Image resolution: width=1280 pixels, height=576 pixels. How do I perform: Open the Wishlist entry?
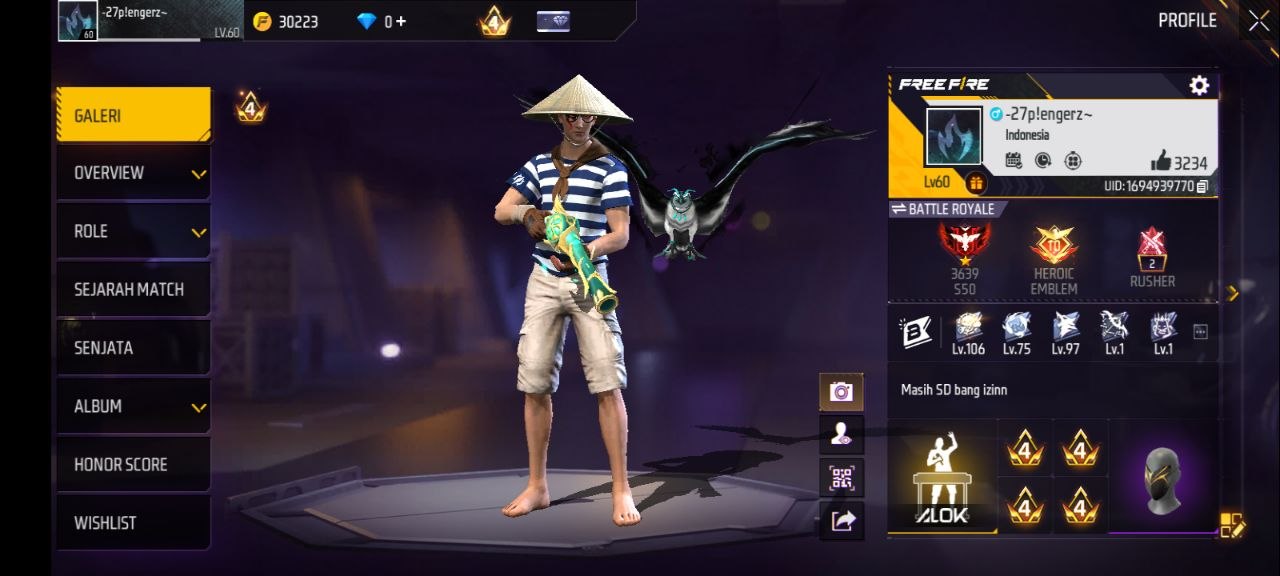click(132, 522)
